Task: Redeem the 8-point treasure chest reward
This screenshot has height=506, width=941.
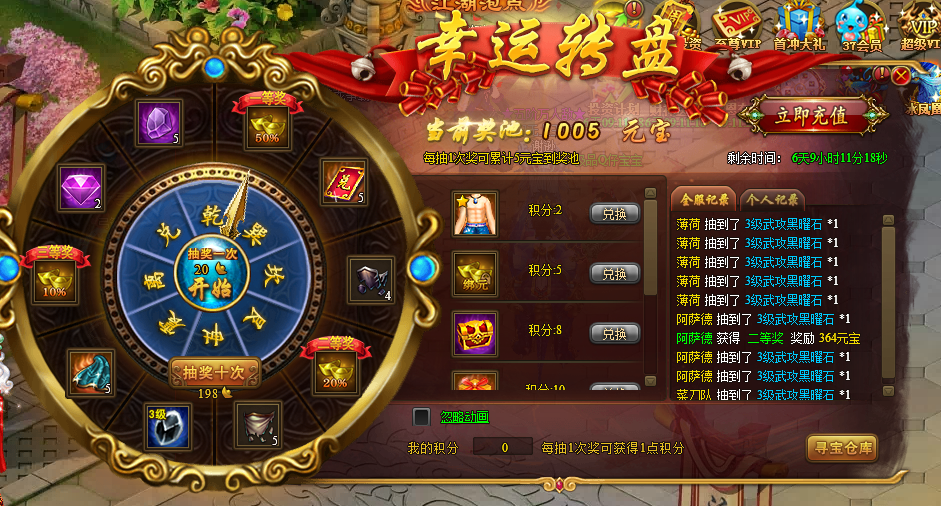Action: pos(614,333)
